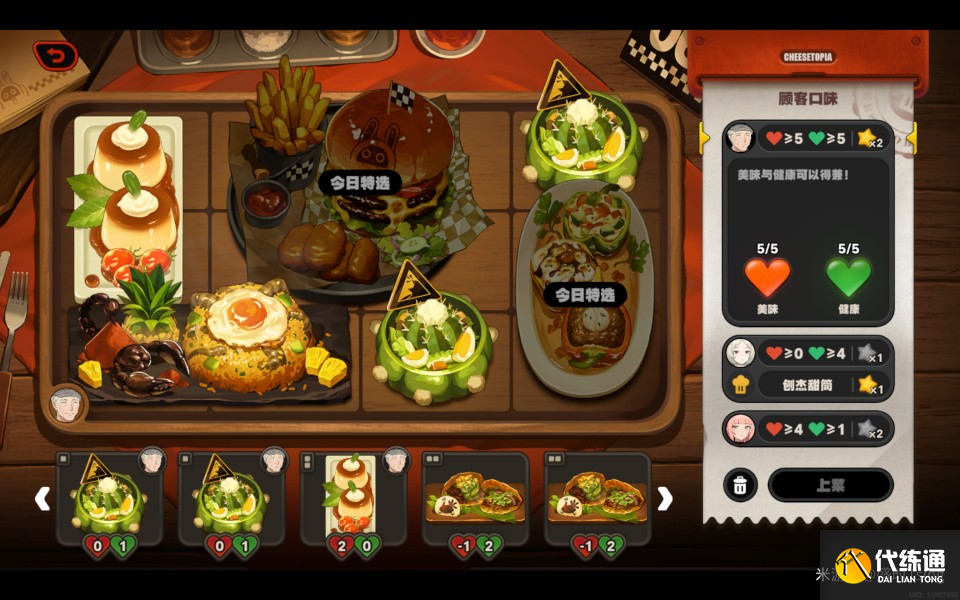The height and width of the screenshot is (600, 960).
Task: Select the pink-haired customer's taste row
Action: click(x=807, y=429)
